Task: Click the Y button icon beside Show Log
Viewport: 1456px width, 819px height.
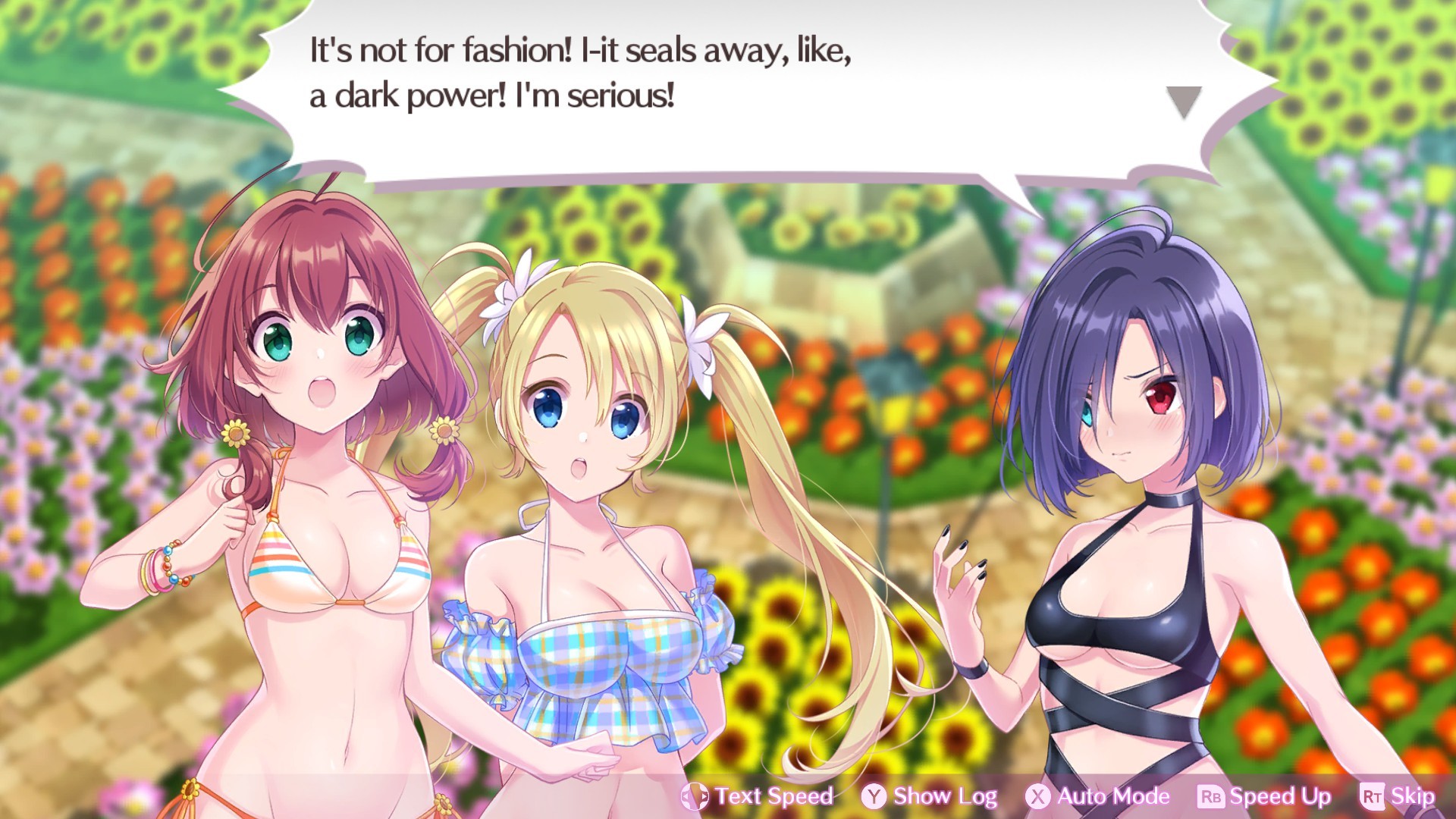Action: point(873,796)
